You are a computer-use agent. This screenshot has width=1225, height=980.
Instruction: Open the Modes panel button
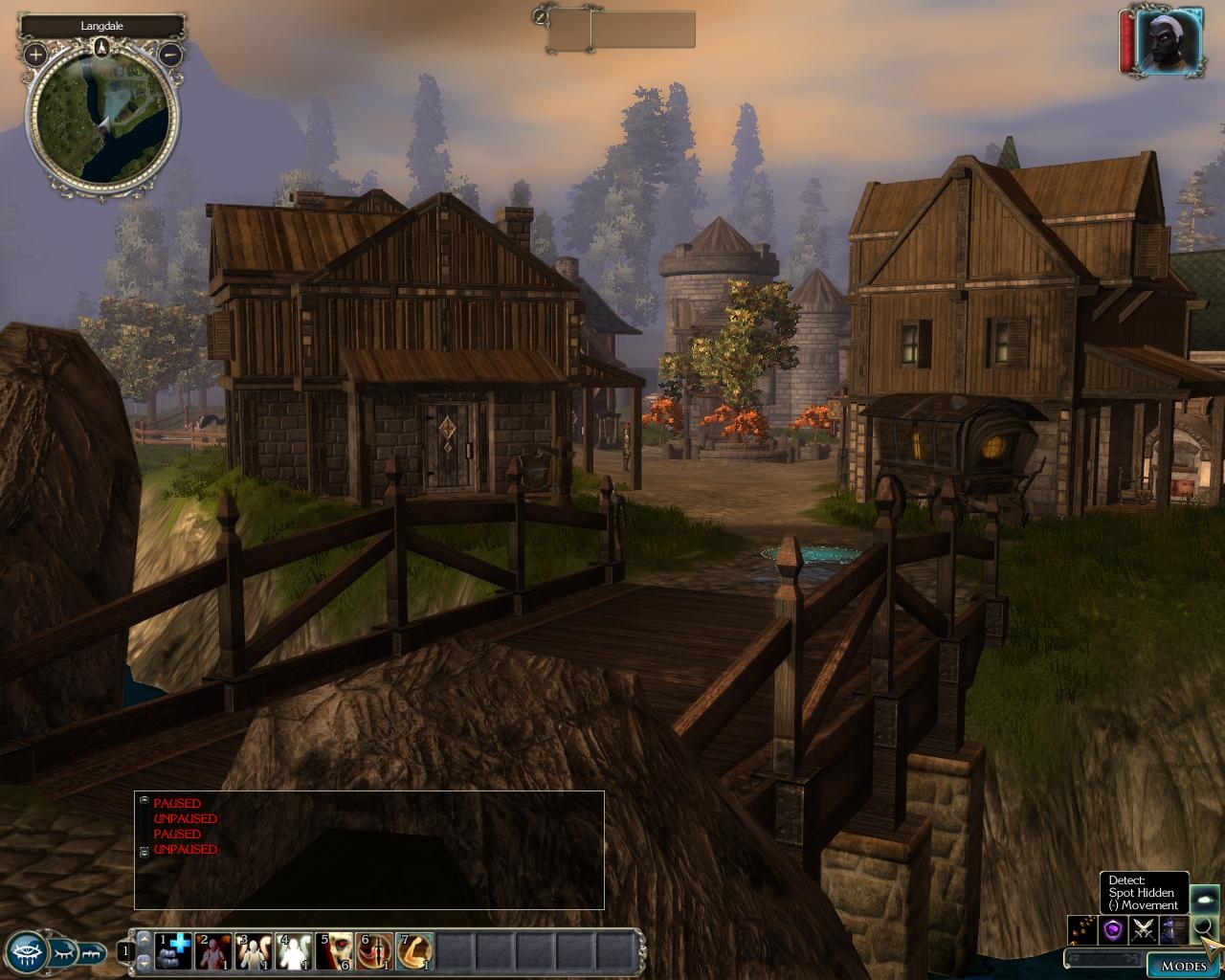1183,965
